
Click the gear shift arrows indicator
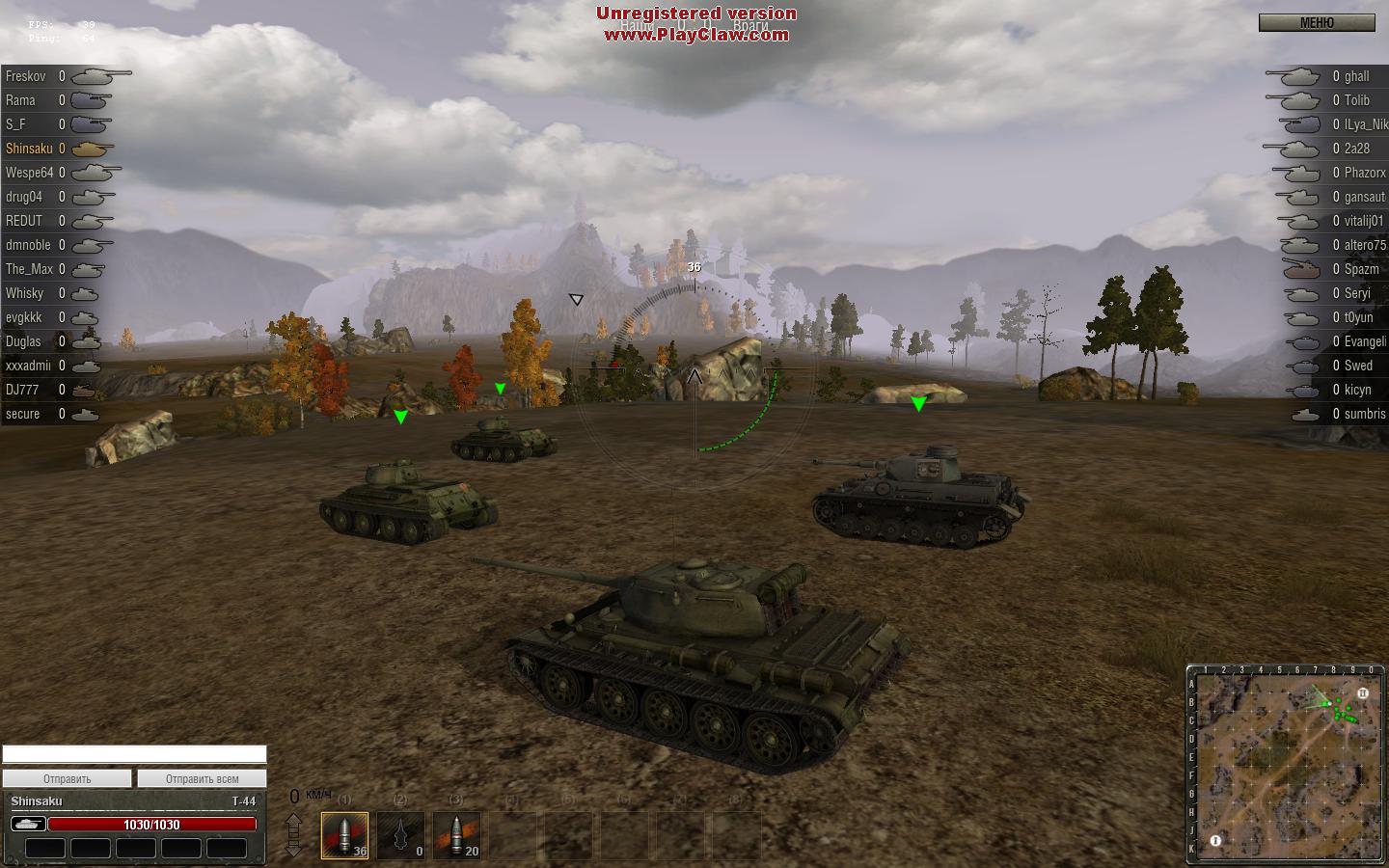pyautogui.click(x=294, y=834)
